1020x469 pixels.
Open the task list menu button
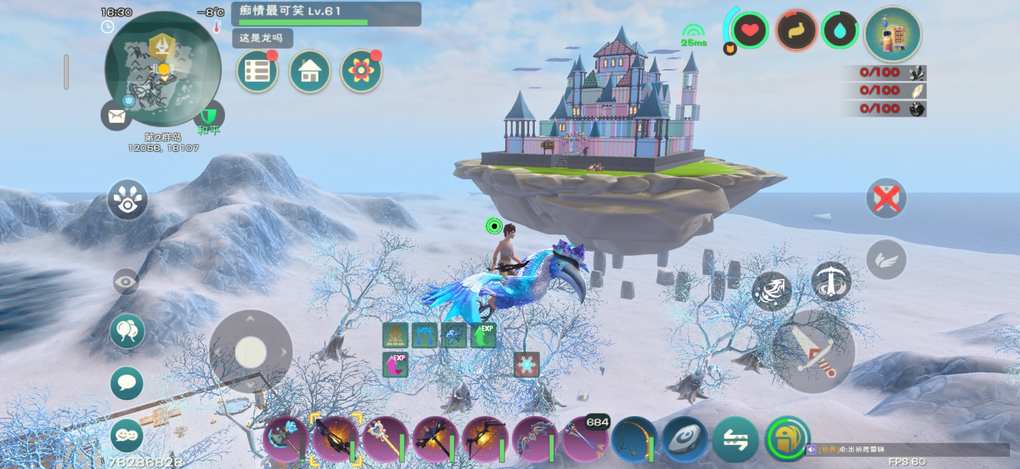257,71
